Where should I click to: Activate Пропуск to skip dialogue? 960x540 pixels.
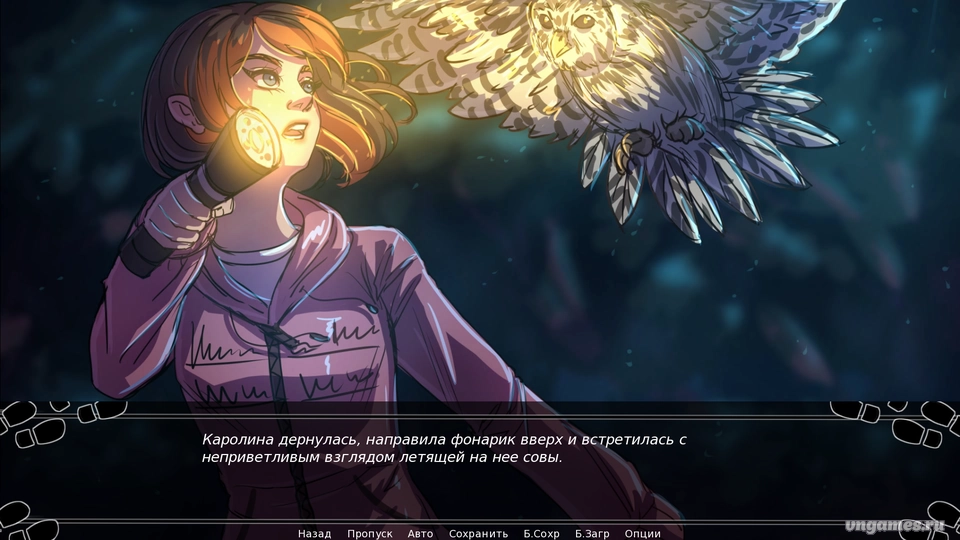pos(369,534)
